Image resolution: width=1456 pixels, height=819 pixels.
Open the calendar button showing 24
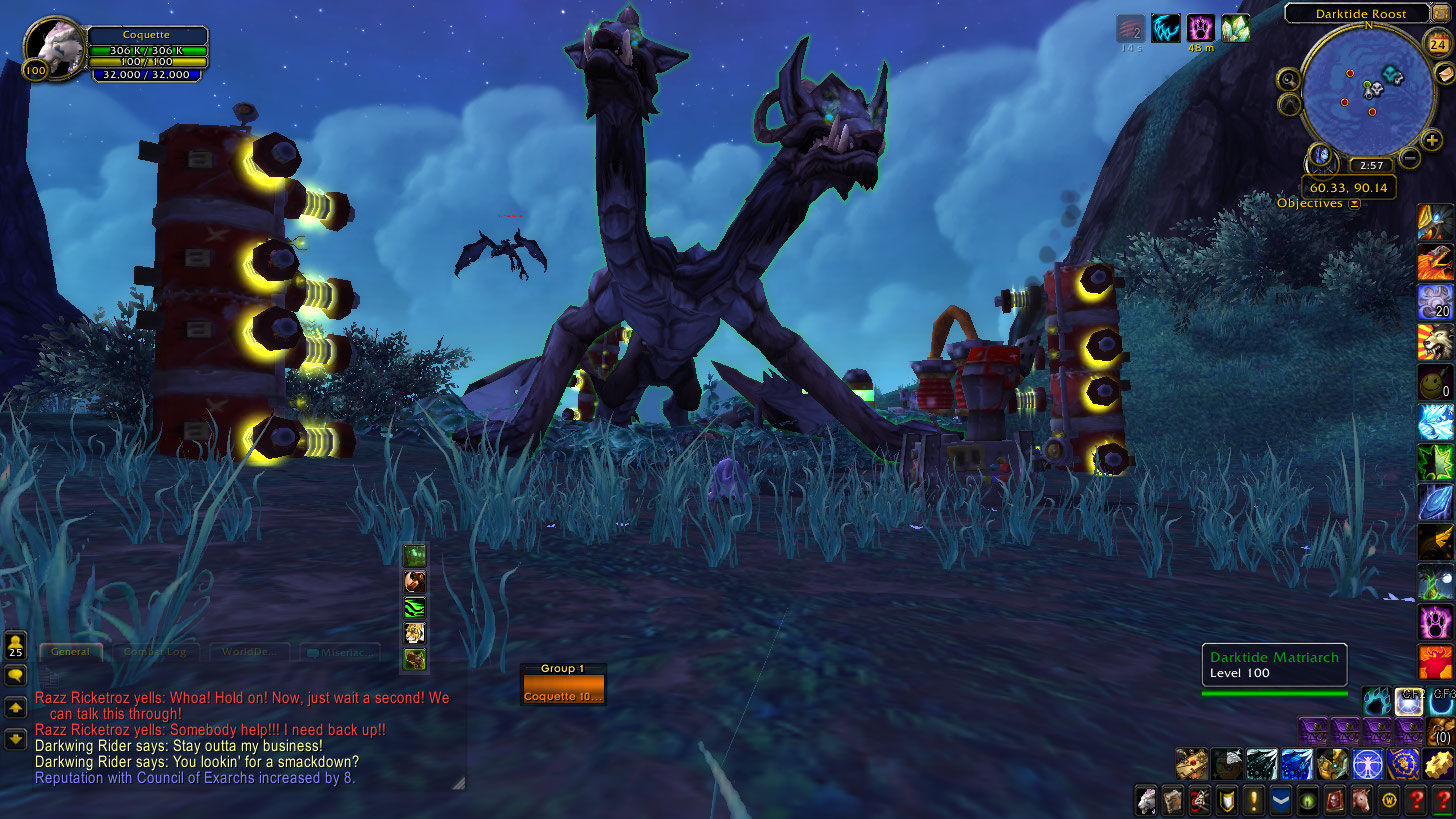click(x=1438, y=43)
